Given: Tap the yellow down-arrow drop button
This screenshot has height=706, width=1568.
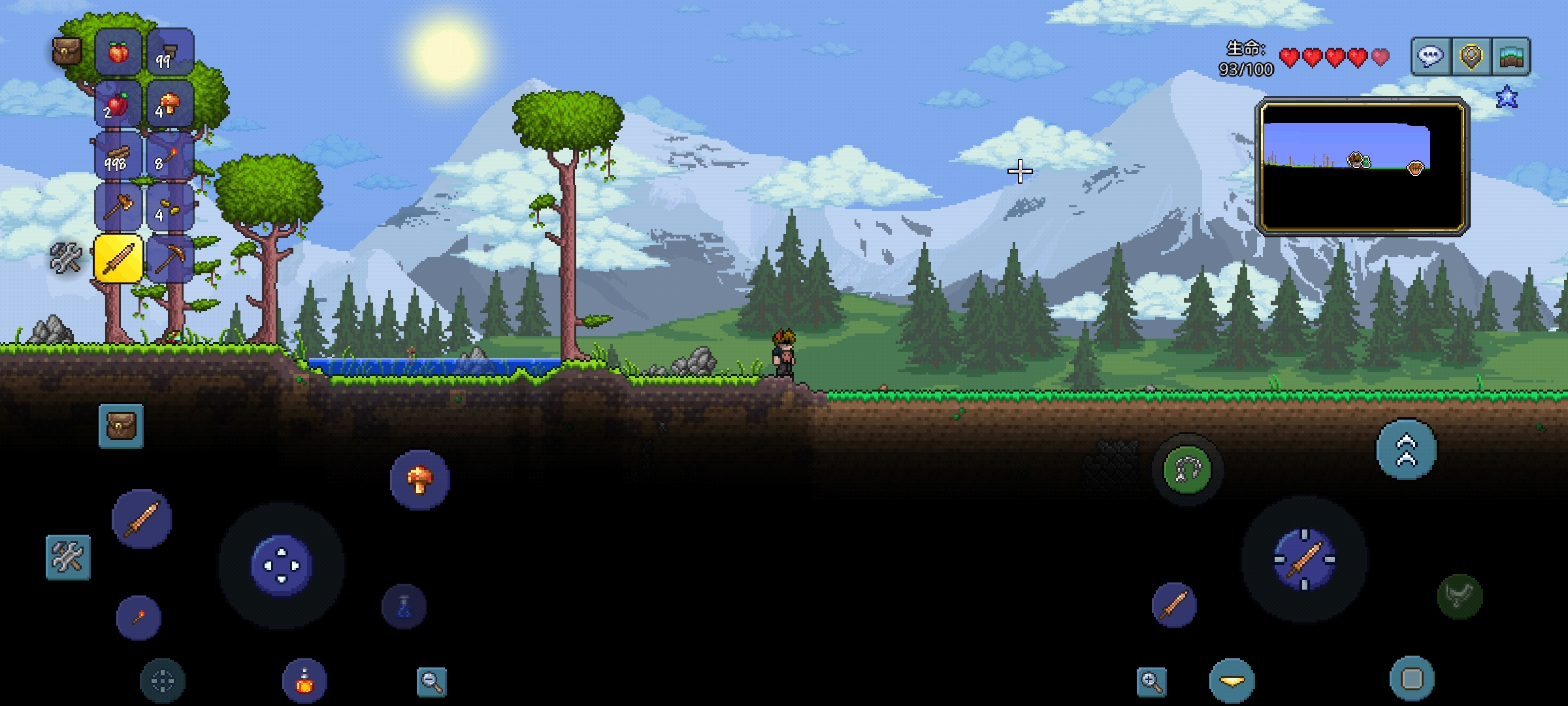Looking at the screenshot, I should pyautogui.click(x=1232, y=681).
